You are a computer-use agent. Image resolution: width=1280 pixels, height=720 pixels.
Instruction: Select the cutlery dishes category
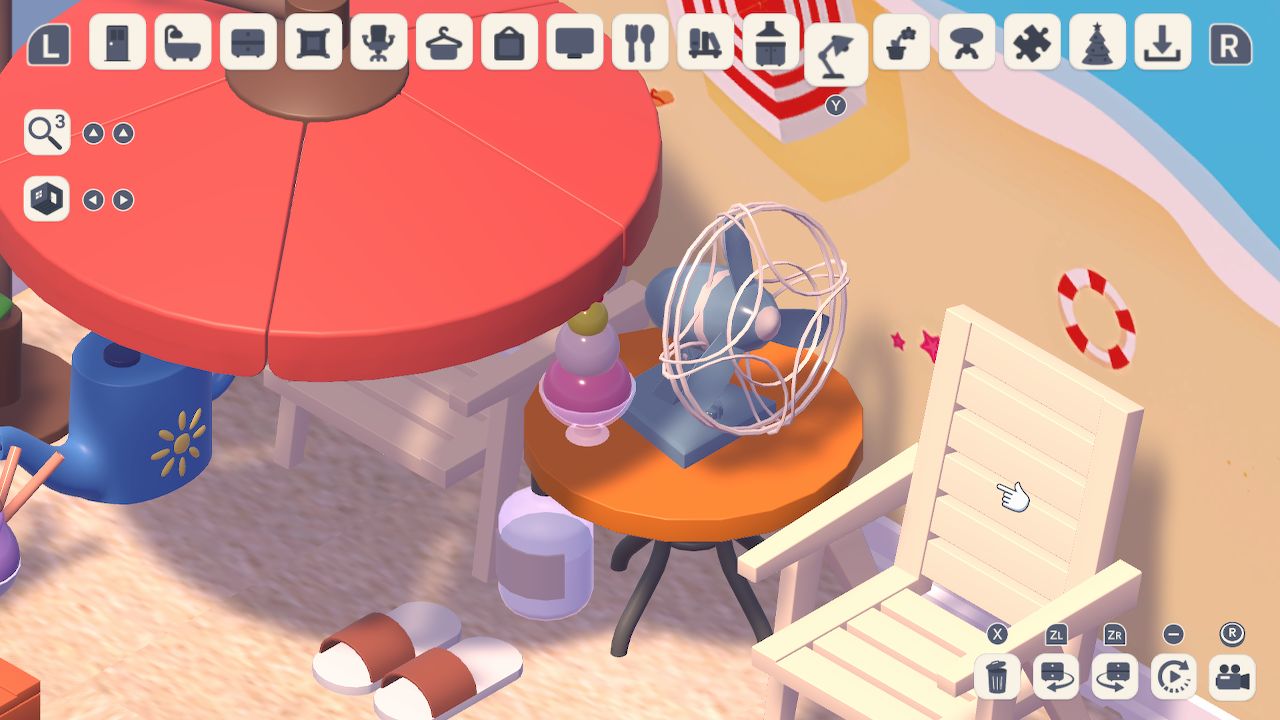[635, 44]
